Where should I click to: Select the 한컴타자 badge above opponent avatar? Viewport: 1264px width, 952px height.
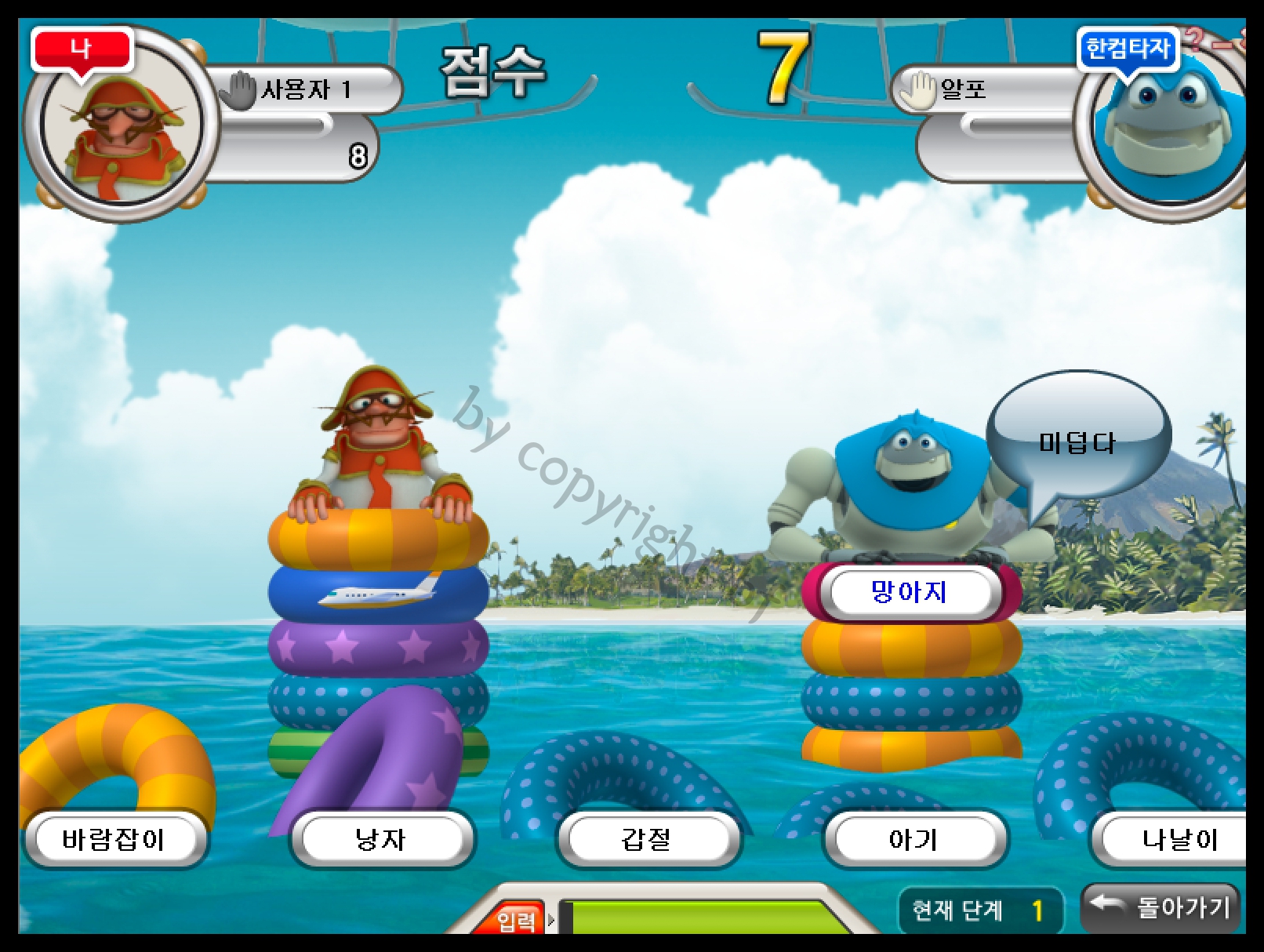[1128, 49]
